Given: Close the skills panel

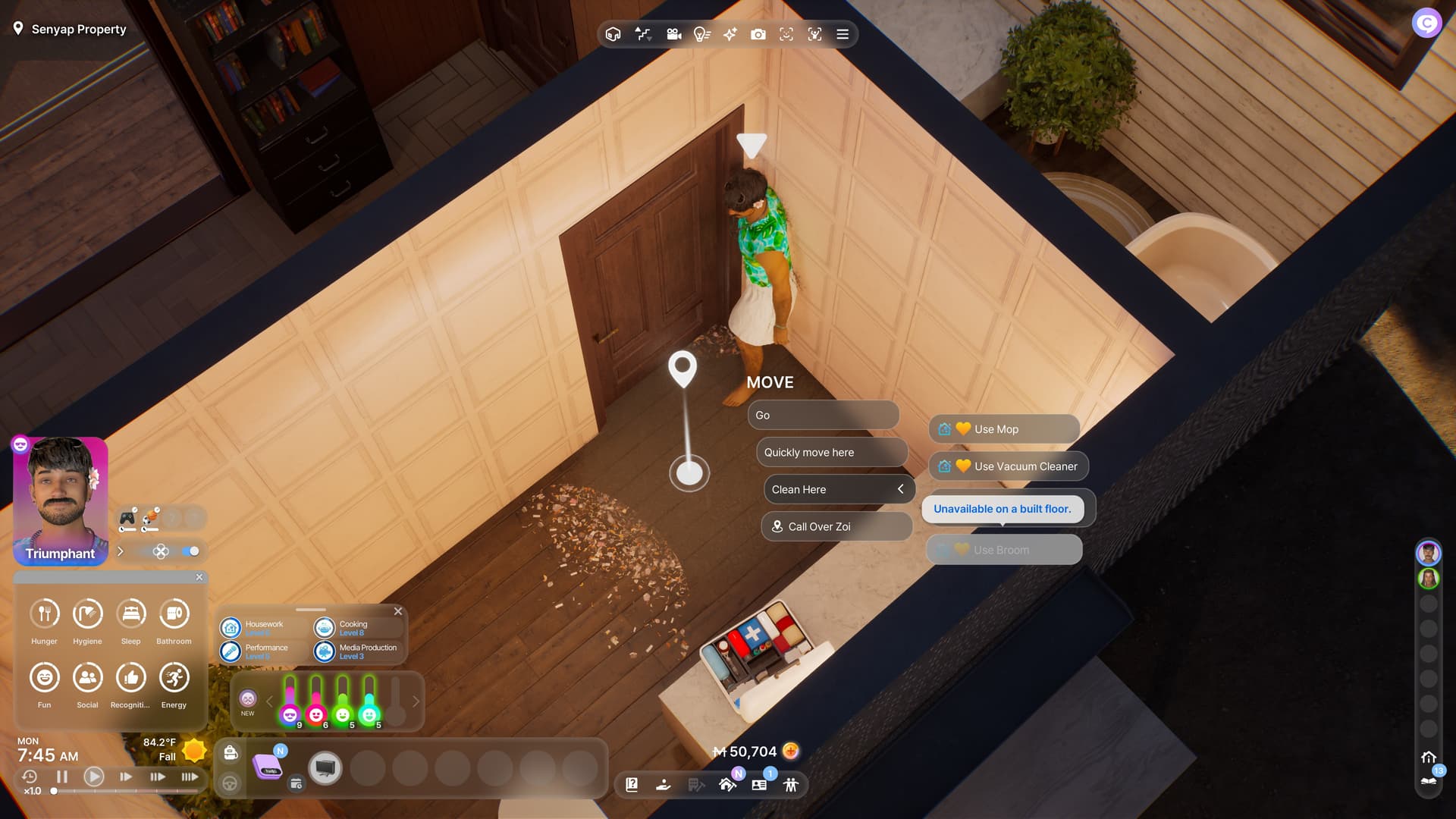Looking at the screenshot, I should pos(398,611).
